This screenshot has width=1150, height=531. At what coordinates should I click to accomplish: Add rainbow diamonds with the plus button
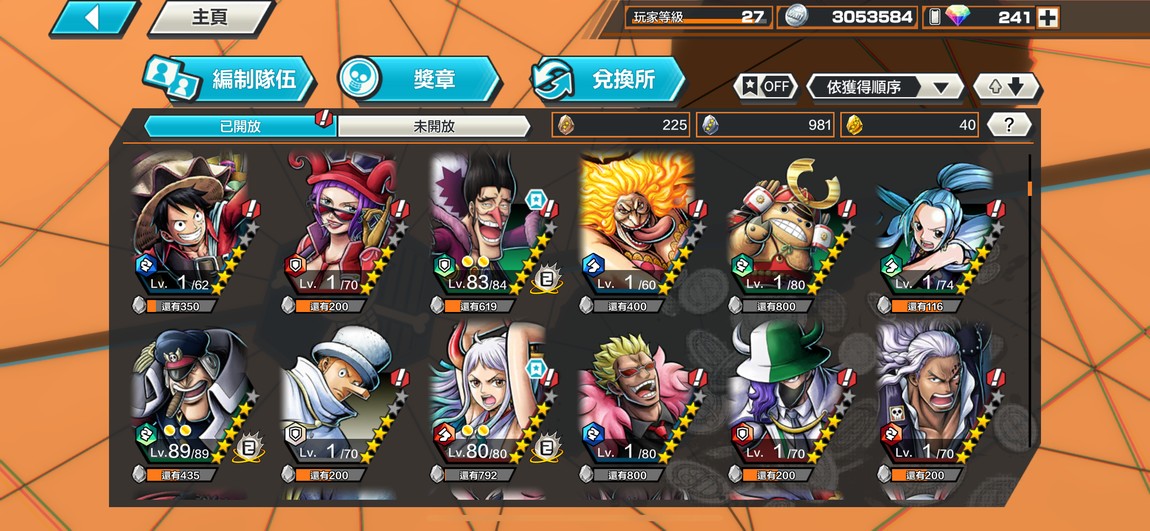click(1047, 17)
